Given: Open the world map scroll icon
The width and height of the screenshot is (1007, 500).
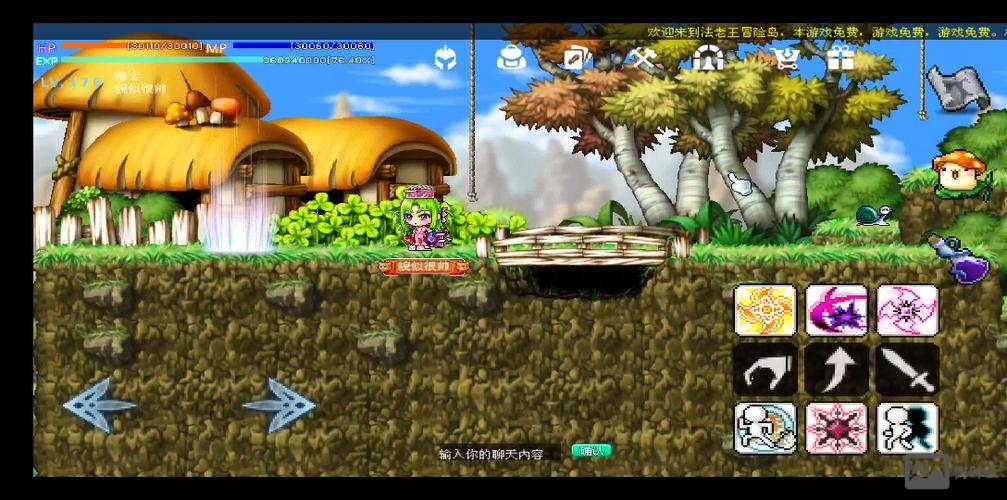Looking at the screenshot, I should [957, 87].
